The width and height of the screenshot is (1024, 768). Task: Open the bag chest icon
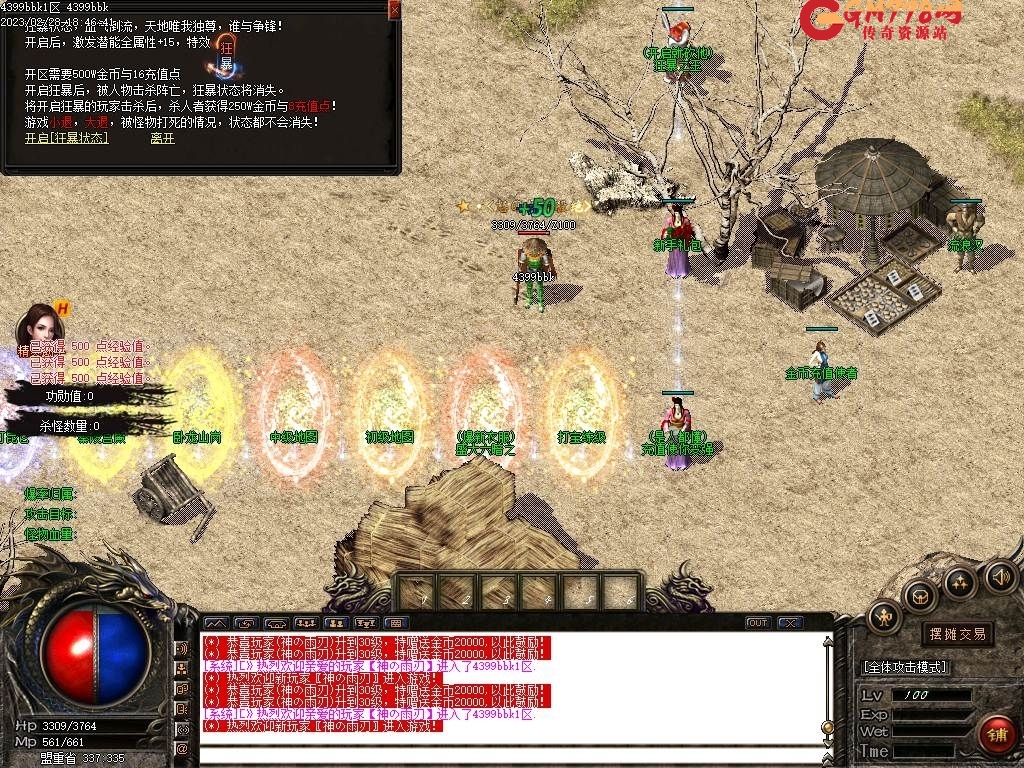pyautogui.click(x=918, y=597)
